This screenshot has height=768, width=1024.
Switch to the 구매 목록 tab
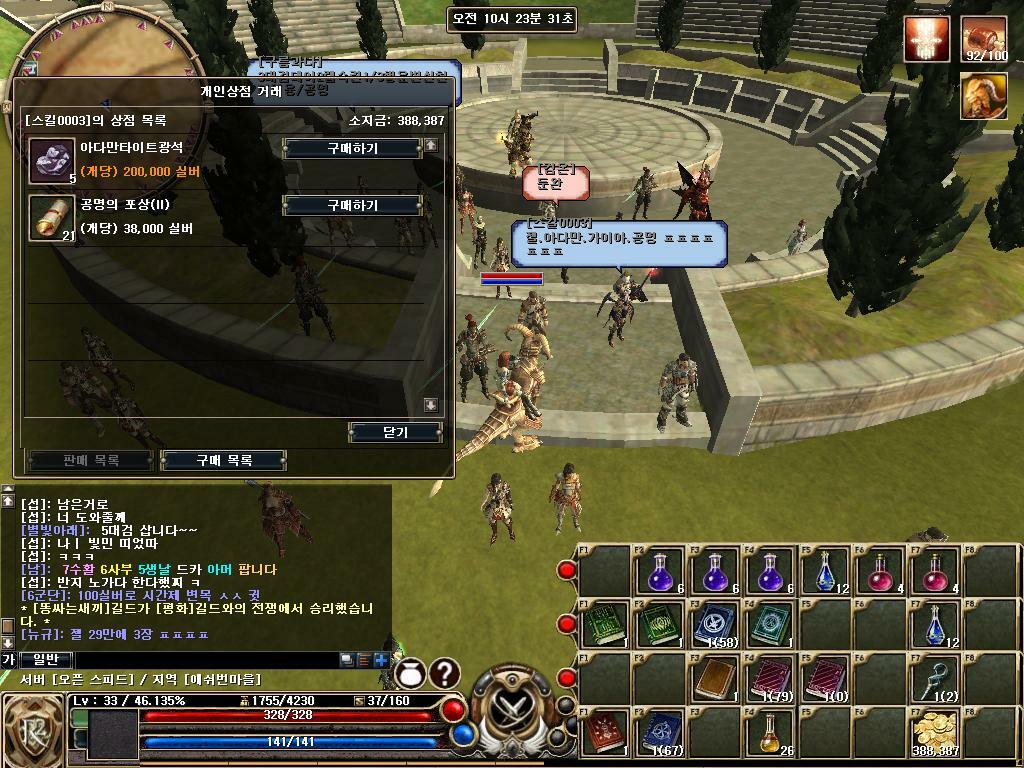point(224,460)
